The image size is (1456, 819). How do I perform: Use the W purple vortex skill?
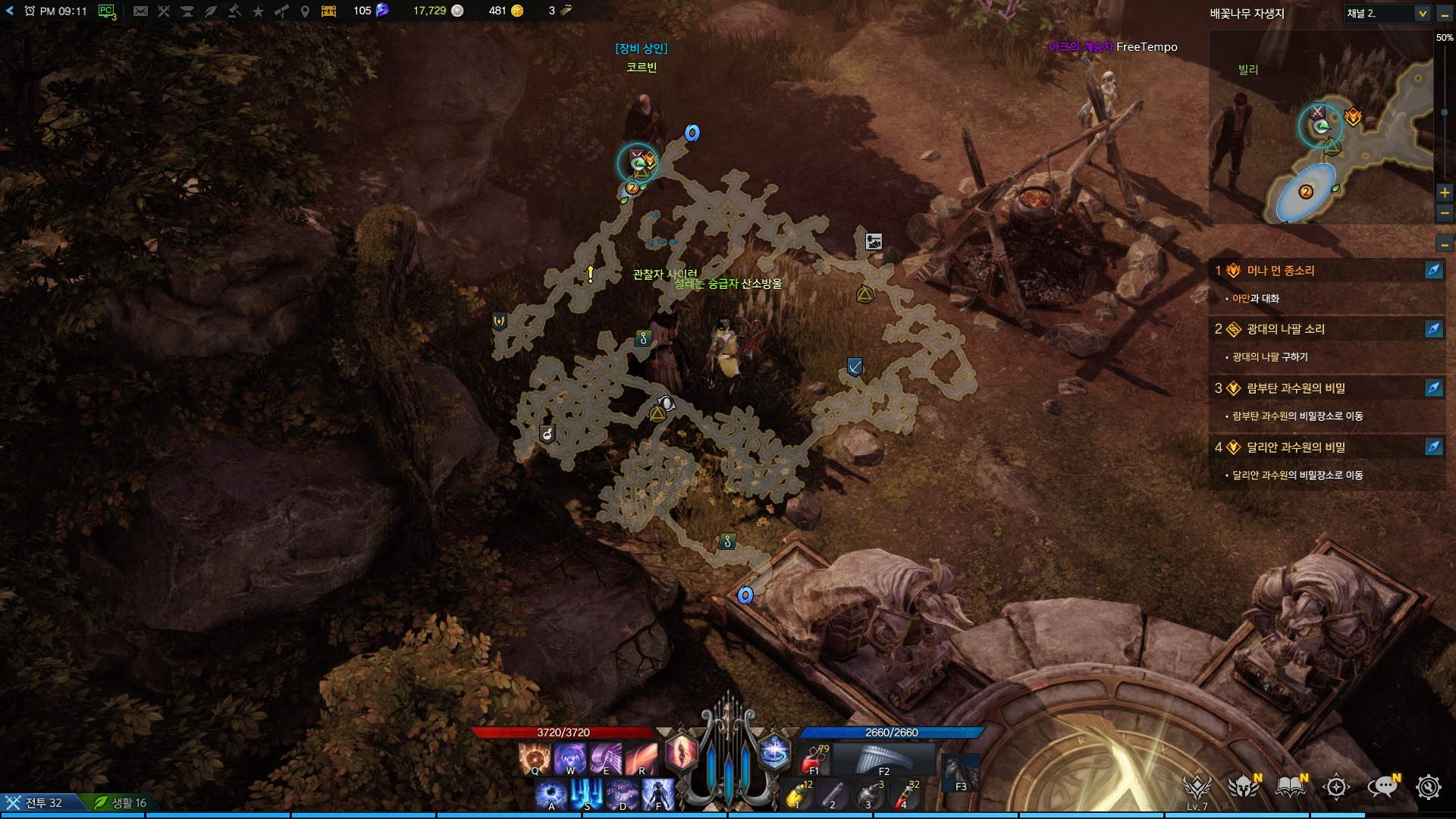coord(570,758)
